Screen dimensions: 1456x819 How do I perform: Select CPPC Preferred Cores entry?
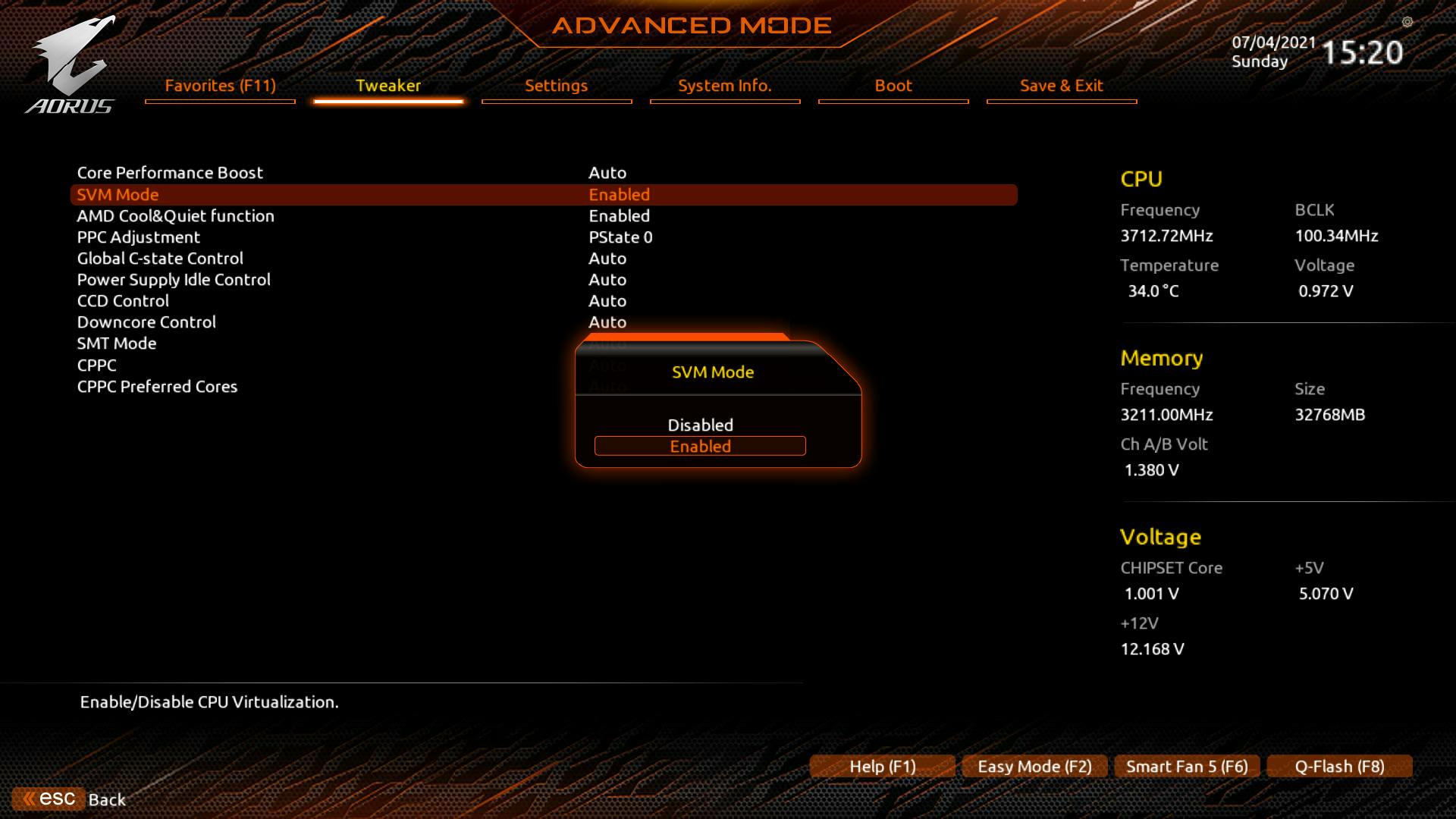tap(157, 387)
